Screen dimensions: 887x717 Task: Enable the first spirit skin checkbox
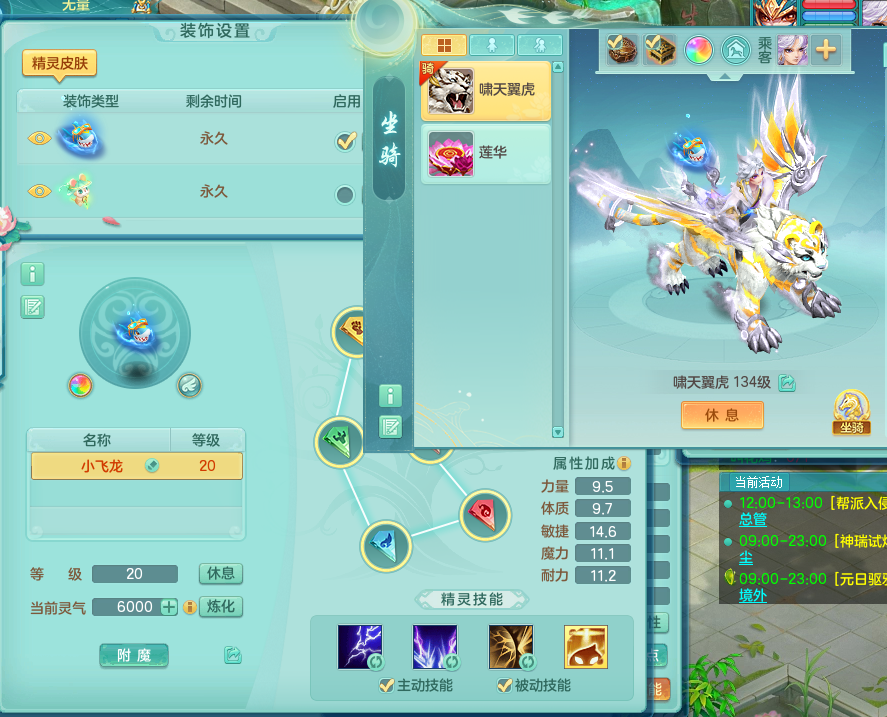(x=346, y=140)
